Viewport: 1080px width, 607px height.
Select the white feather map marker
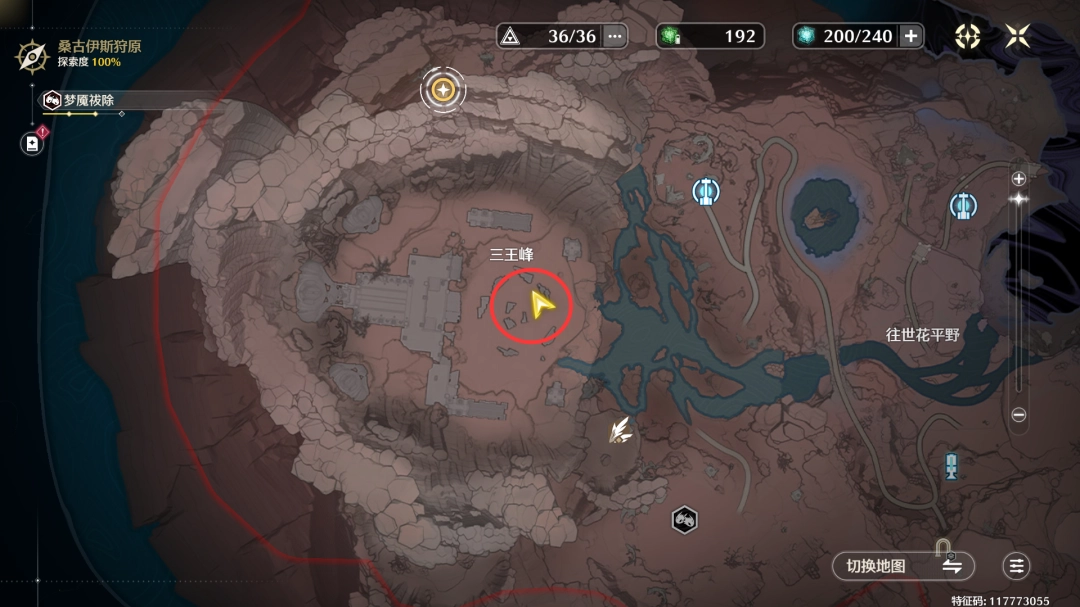tap(622, 430)
